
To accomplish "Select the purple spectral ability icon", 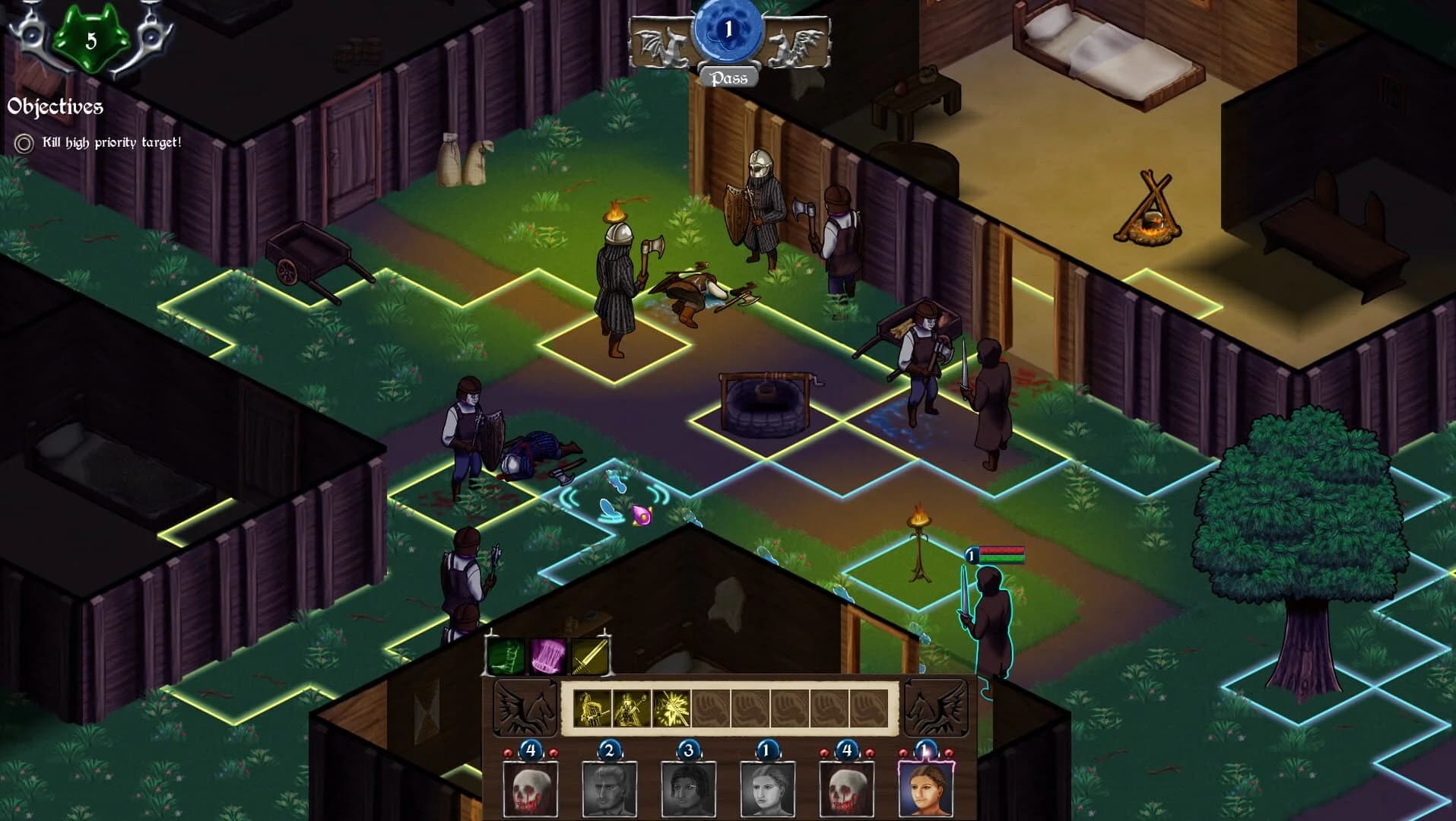I will click(547, 656).
